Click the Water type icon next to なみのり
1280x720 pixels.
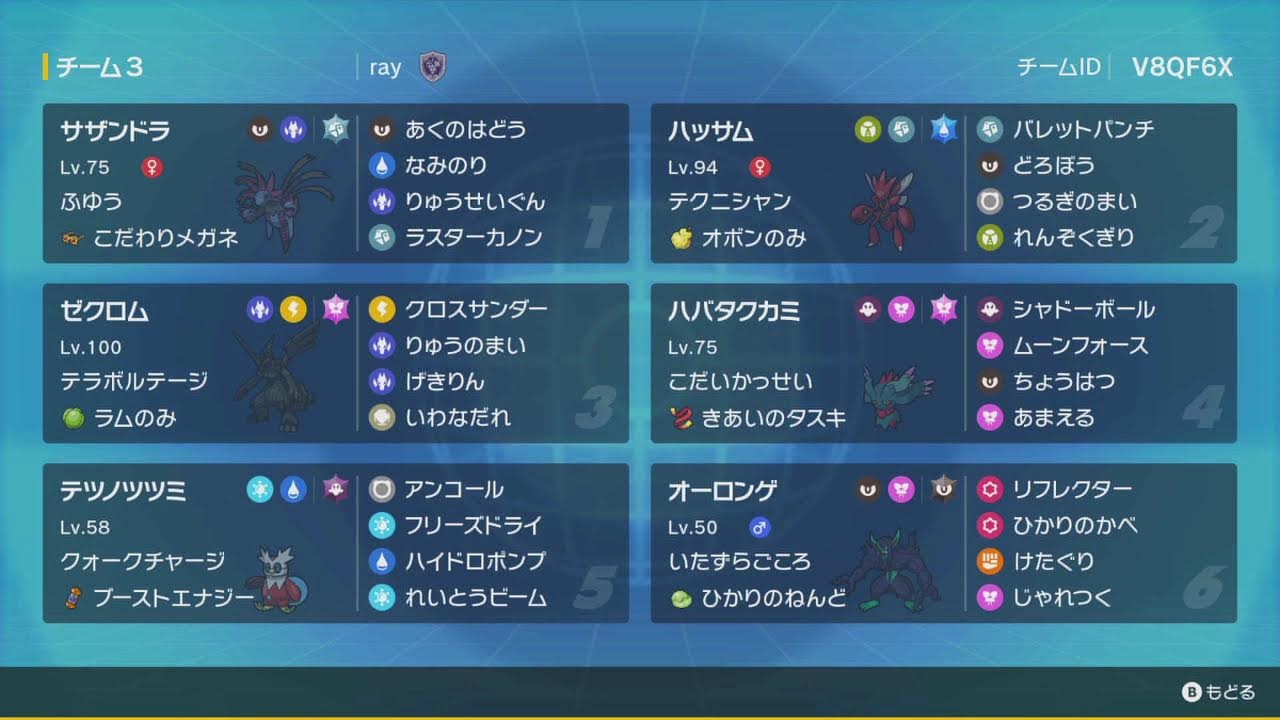(x=382, y=166)
